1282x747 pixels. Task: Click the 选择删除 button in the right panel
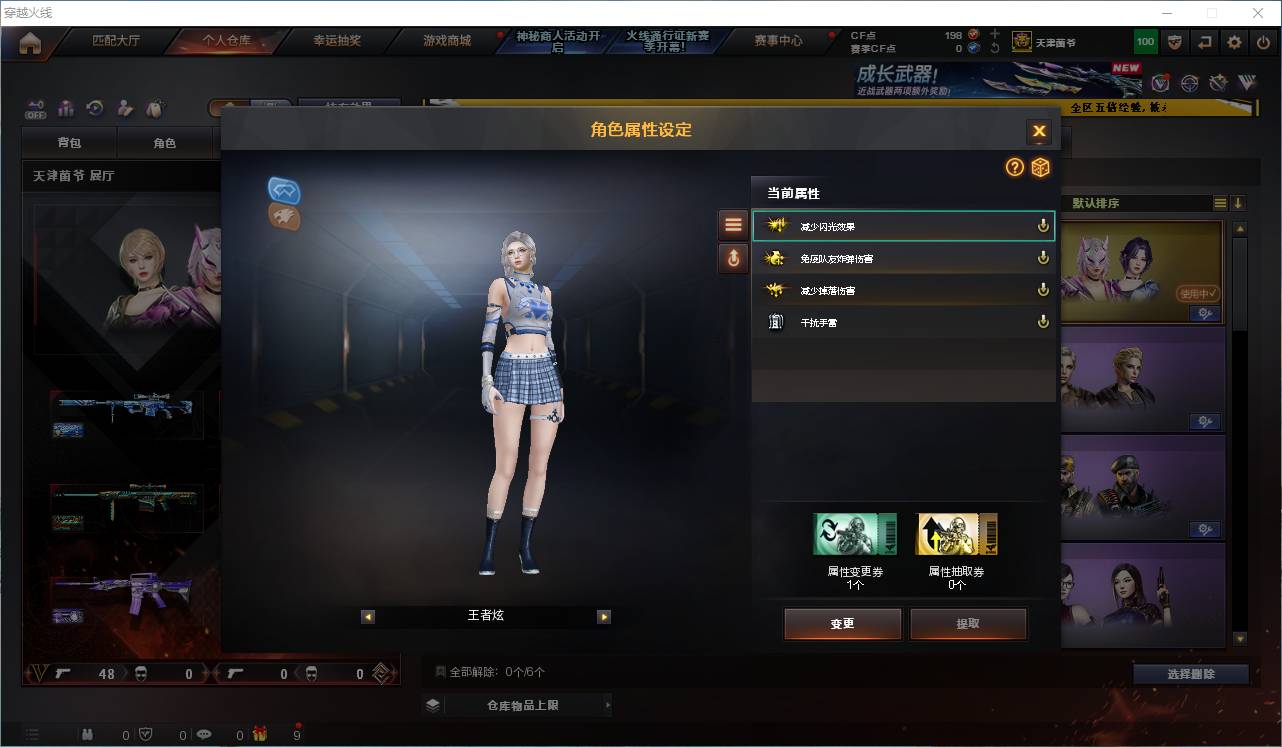[x=1190, y=674]
